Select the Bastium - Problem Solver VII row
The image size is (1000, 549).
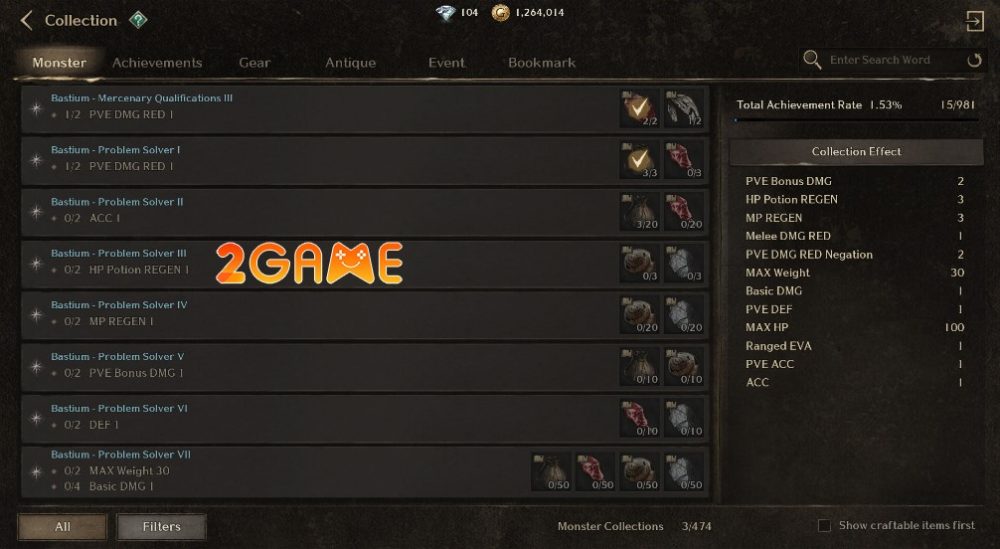[x=280, y=470]
